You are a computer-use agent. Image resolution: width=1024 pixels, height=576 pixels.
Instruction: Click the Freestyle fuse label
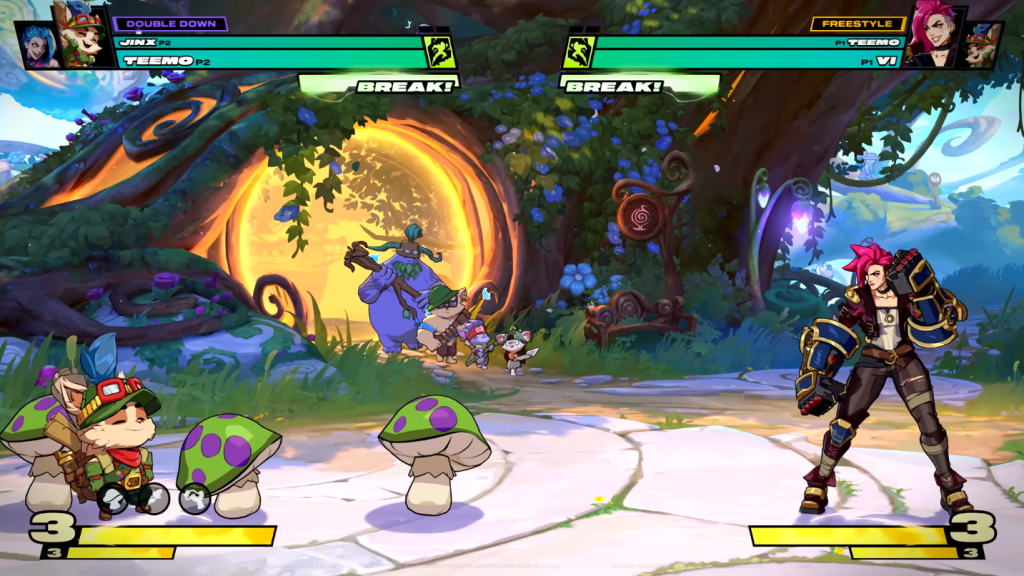point(858,23)
